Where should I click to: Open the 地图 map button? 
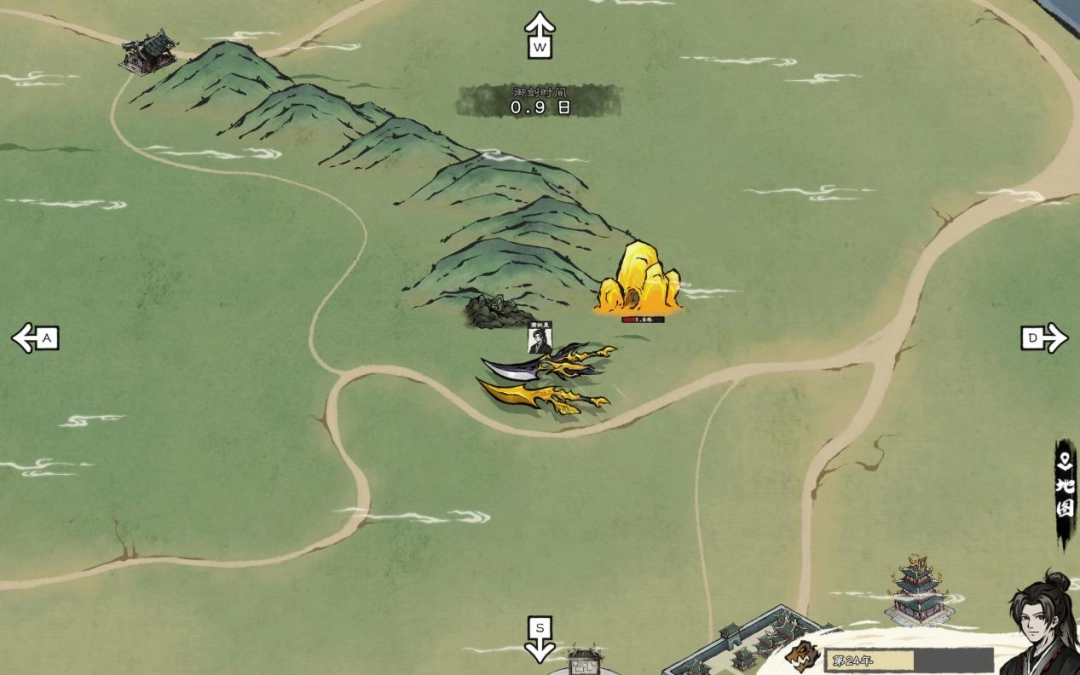point(1066,495)
